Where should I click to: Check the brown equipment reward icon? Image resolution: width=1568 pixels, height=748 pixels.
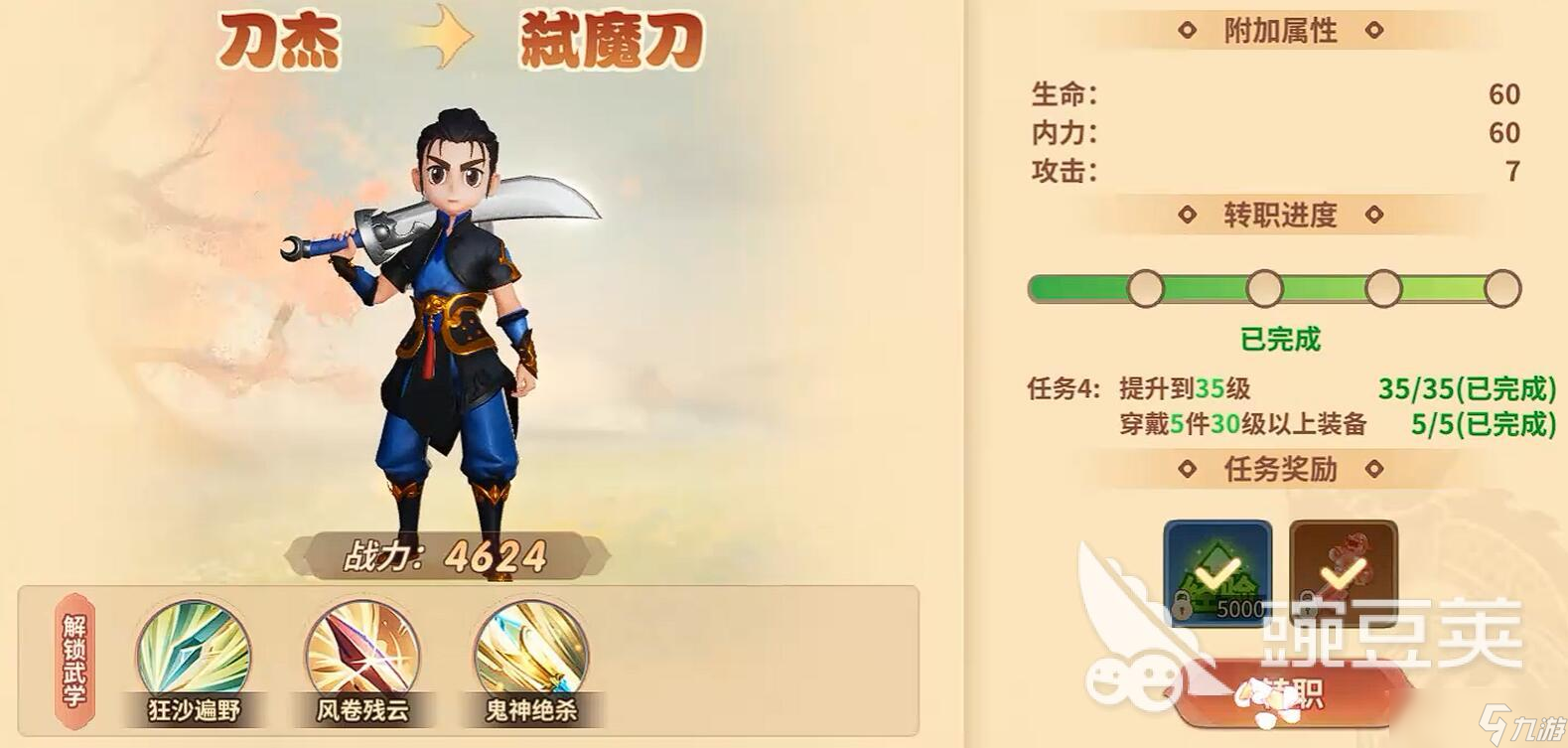1343,570
